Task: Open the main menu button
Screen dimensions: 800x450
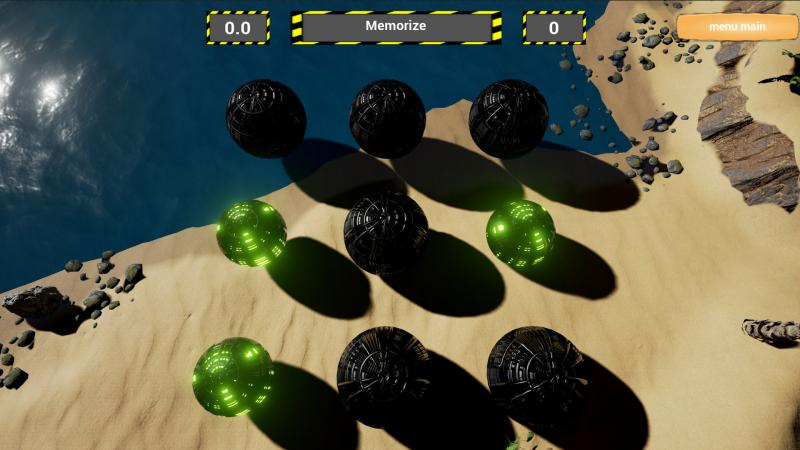Action: 737,27
